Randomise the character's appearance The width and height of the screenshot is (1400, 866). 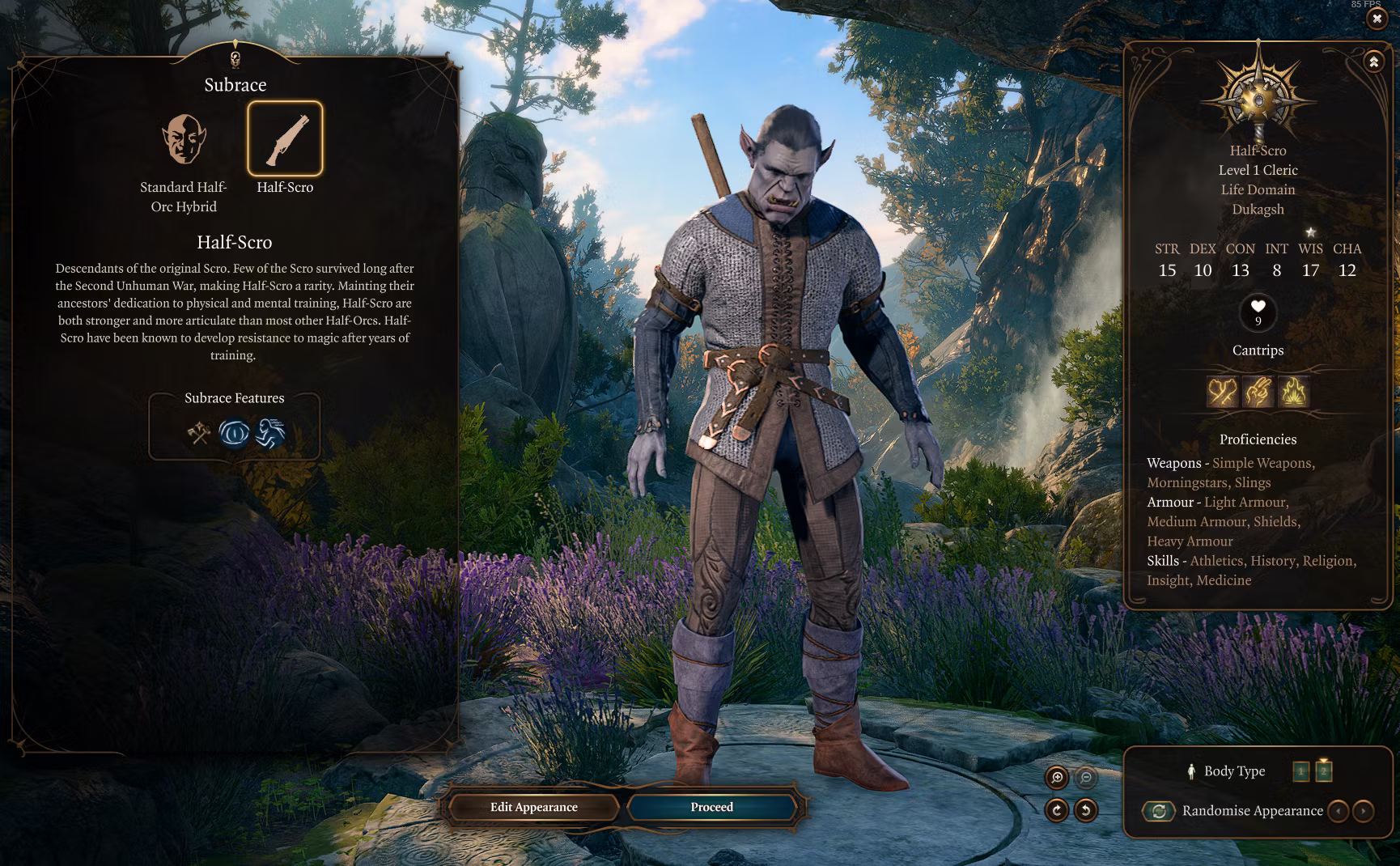tap(1159, 811)
